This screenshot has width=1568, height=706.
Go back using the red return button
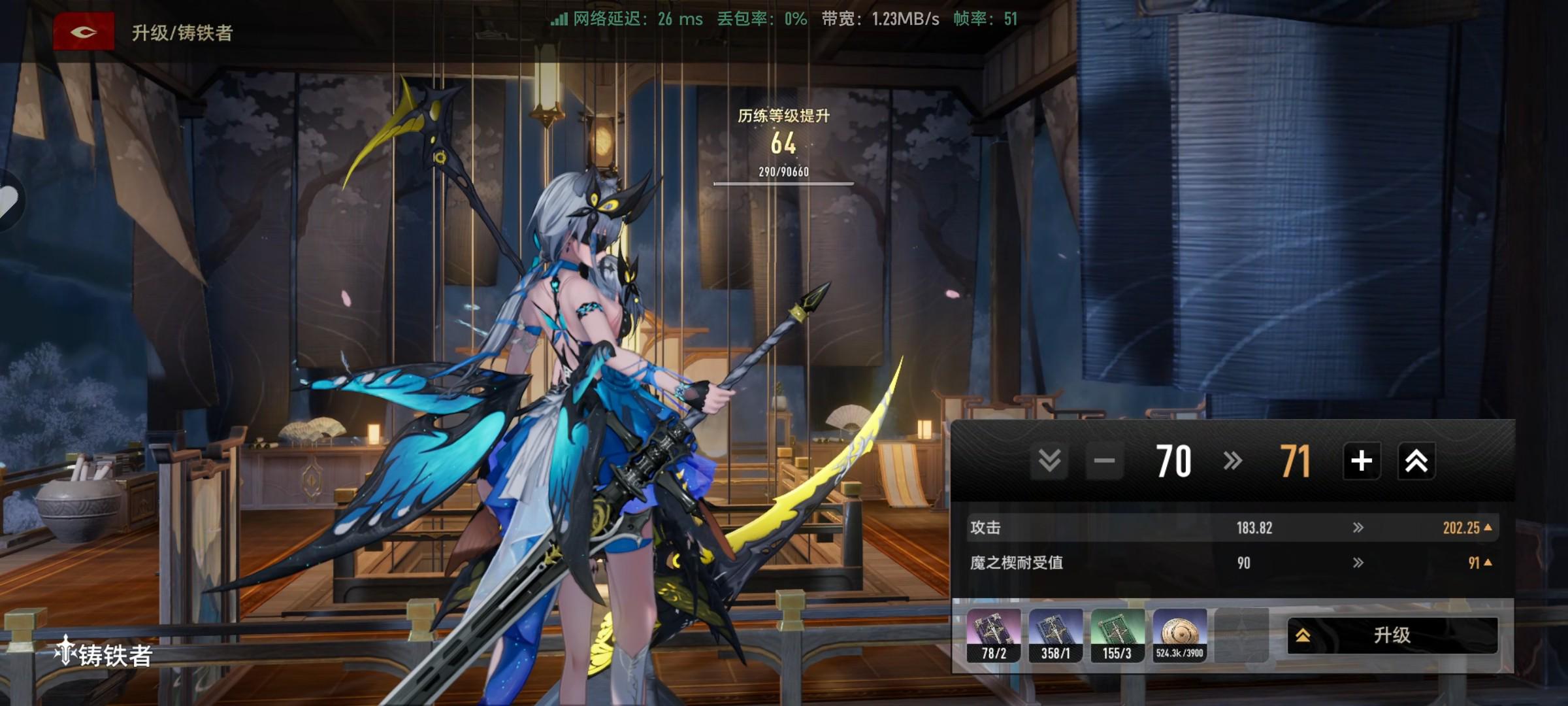click(84, 31)
